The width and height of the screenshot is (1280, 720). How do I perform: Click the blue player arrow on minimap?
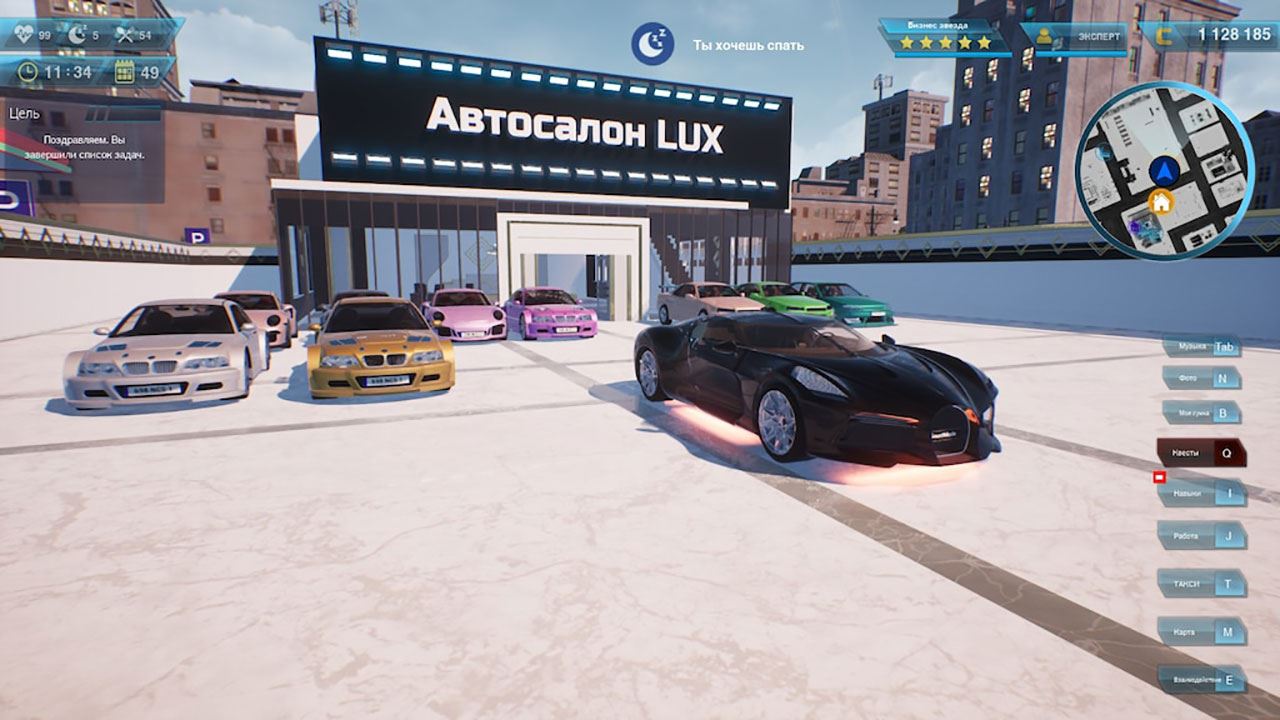coord(1162,171)
